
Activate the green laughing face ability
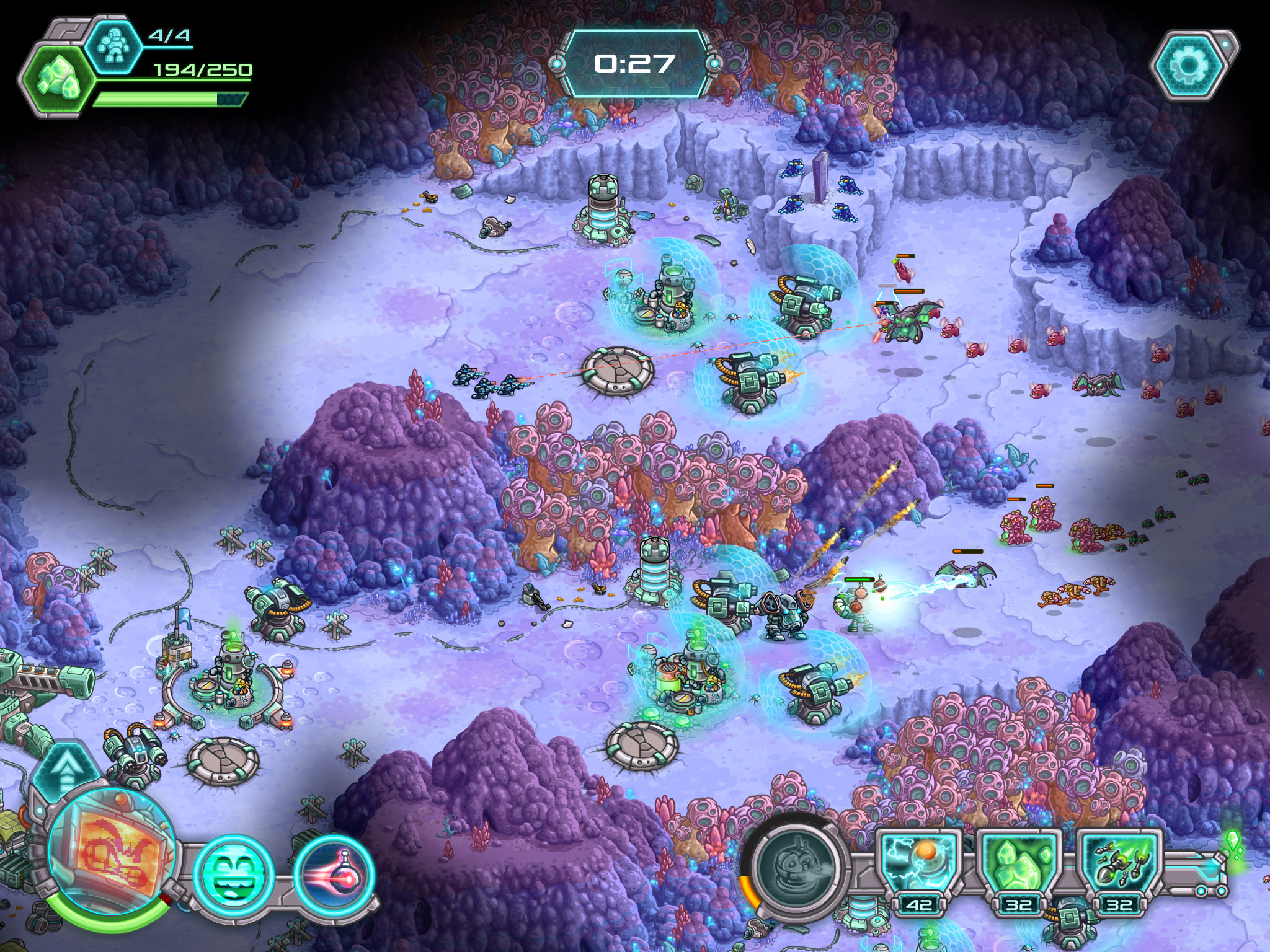234,875
